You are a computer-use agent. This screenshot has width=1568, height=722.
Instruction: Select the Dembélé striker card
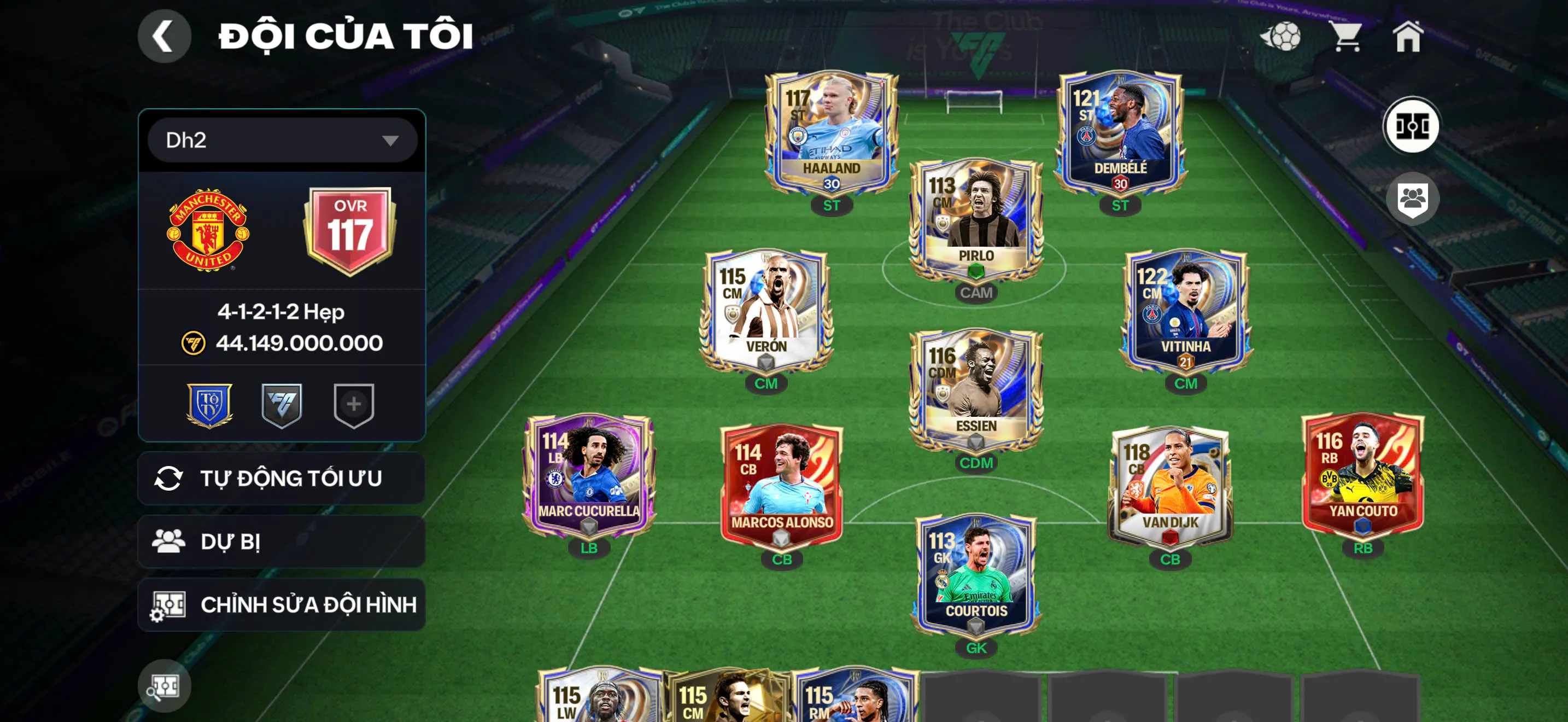click(x=1120, y=133)
